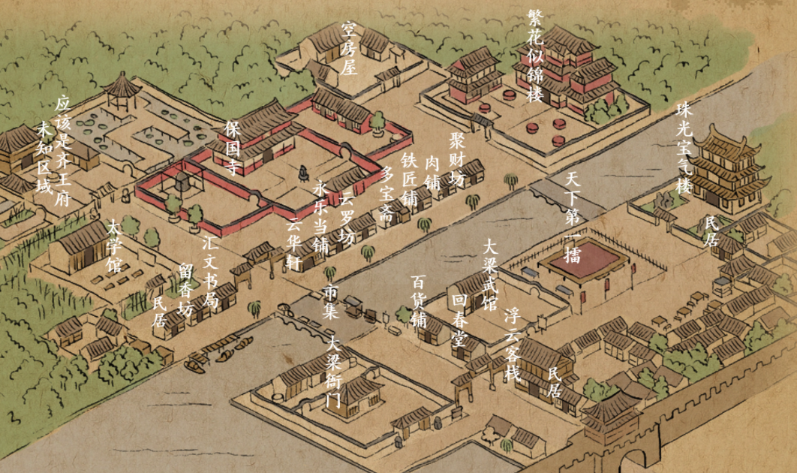
Task: Go to the 太学馆 label
Action: 114,245
